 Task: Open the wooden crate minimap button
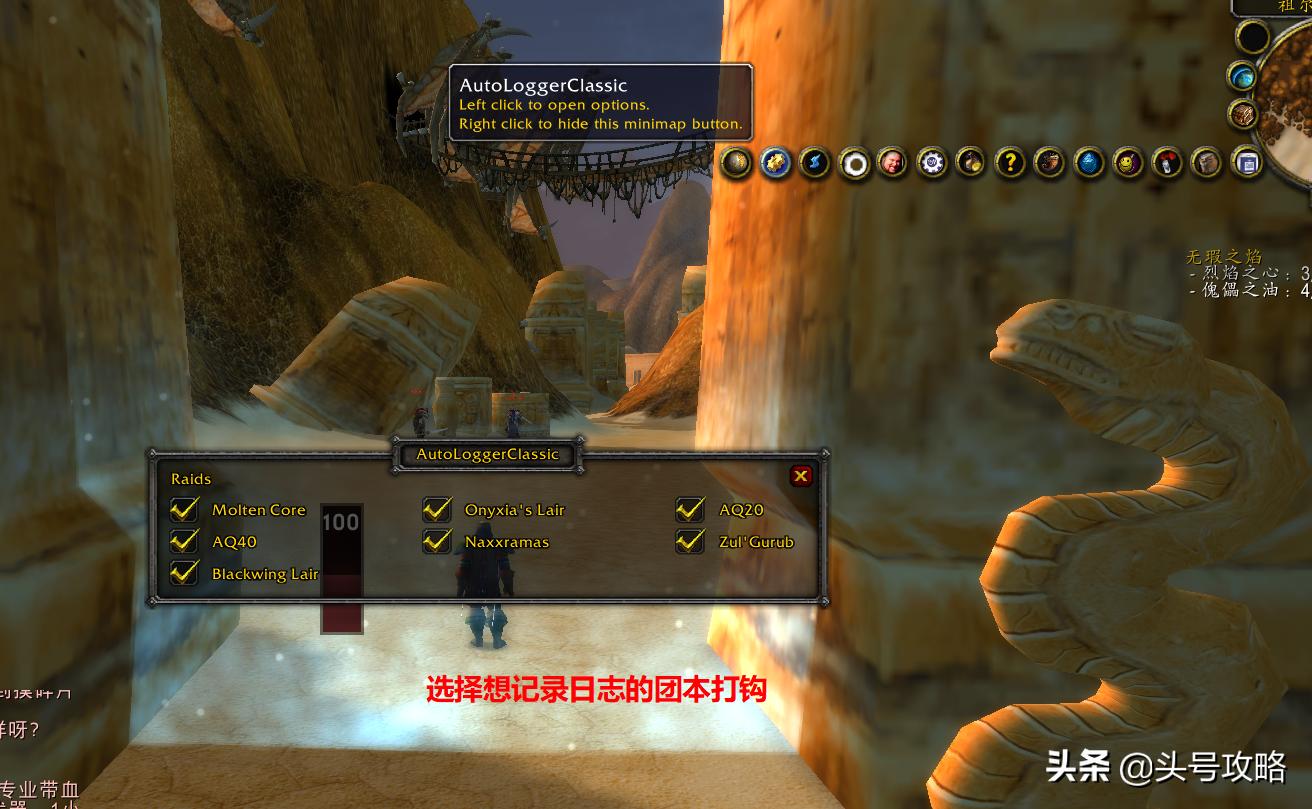click(x=1243, y=113)
